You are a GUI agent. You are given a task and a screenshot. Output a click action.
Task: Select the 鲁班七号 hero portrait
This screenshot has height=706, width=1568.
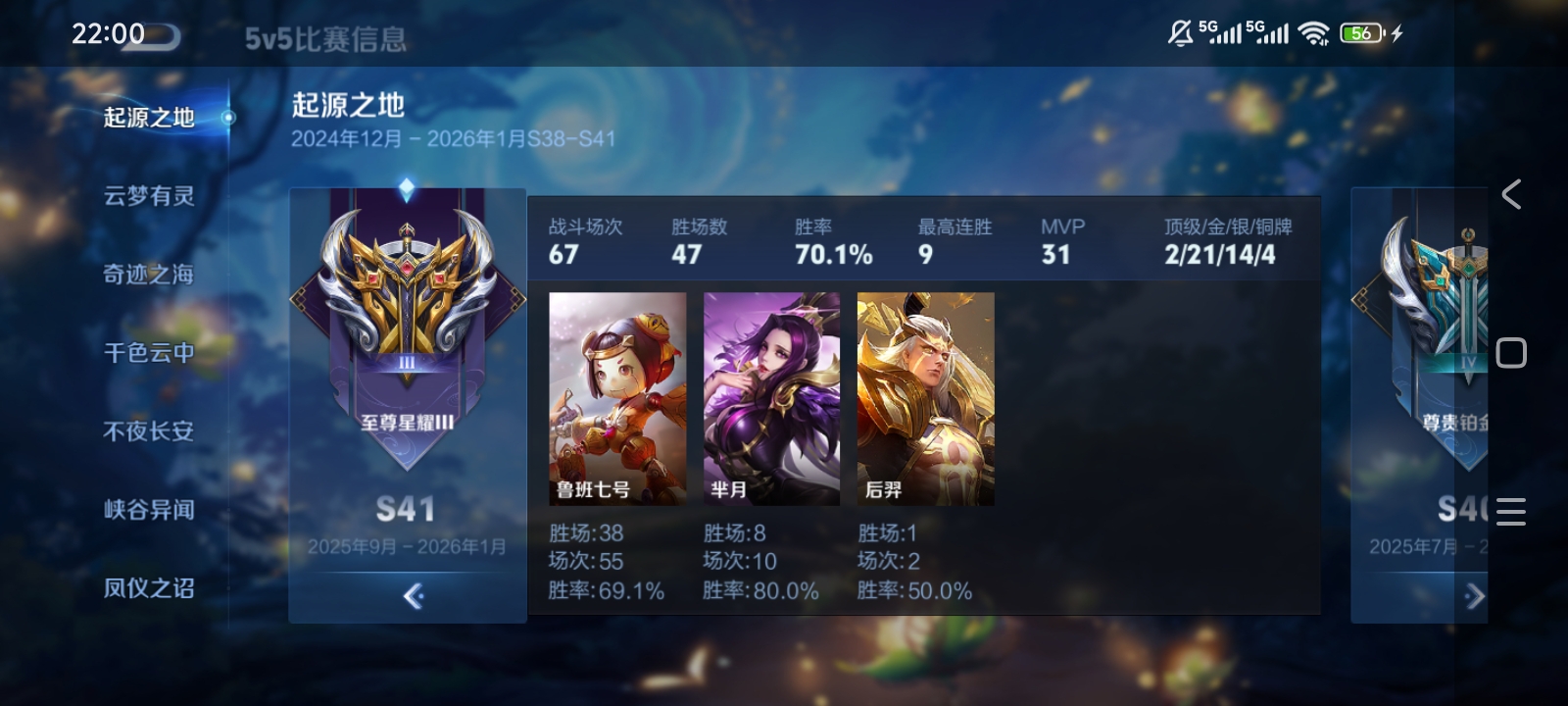(617, 399)
